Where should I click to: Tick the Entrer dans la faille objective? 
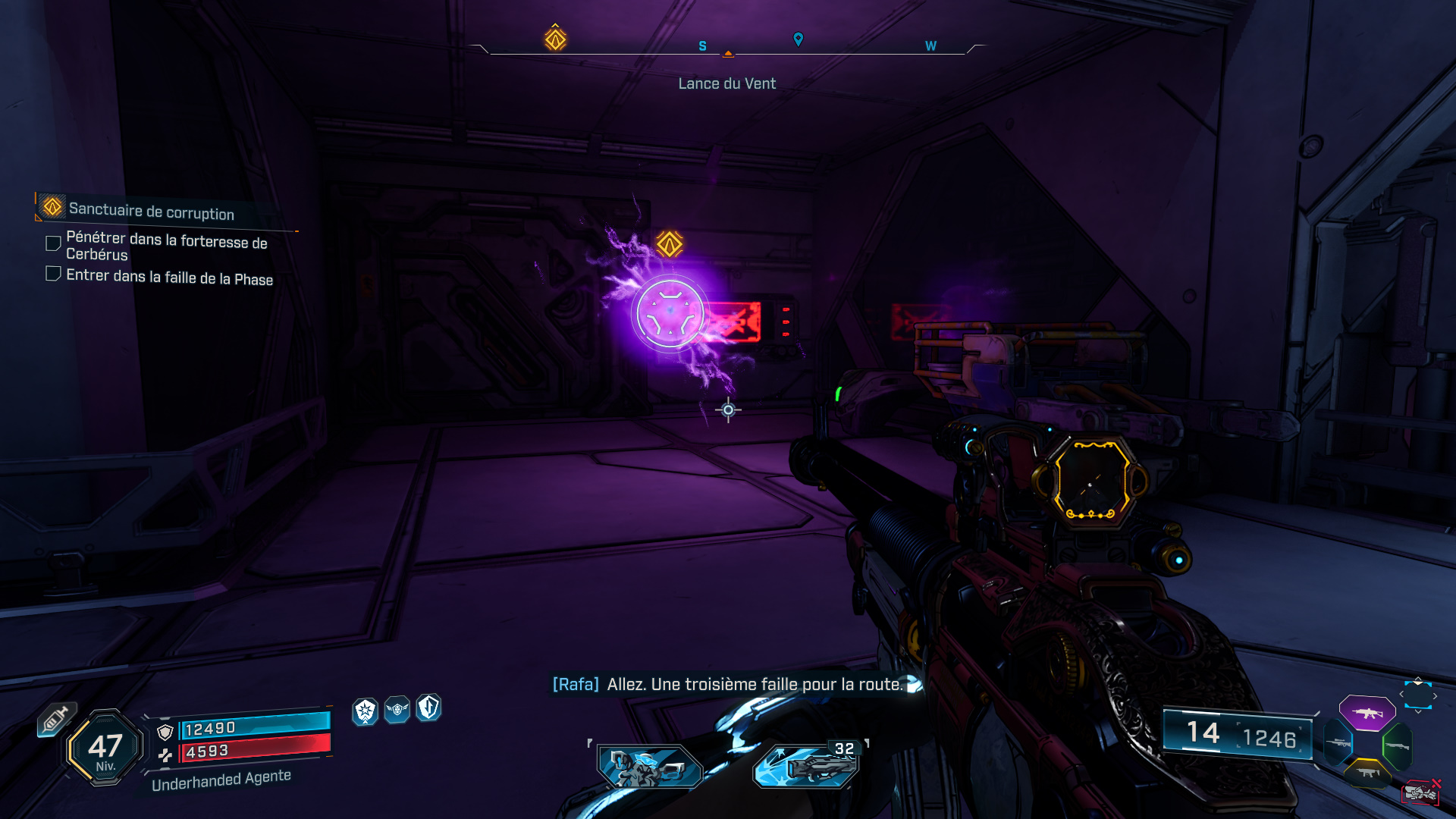53,274
